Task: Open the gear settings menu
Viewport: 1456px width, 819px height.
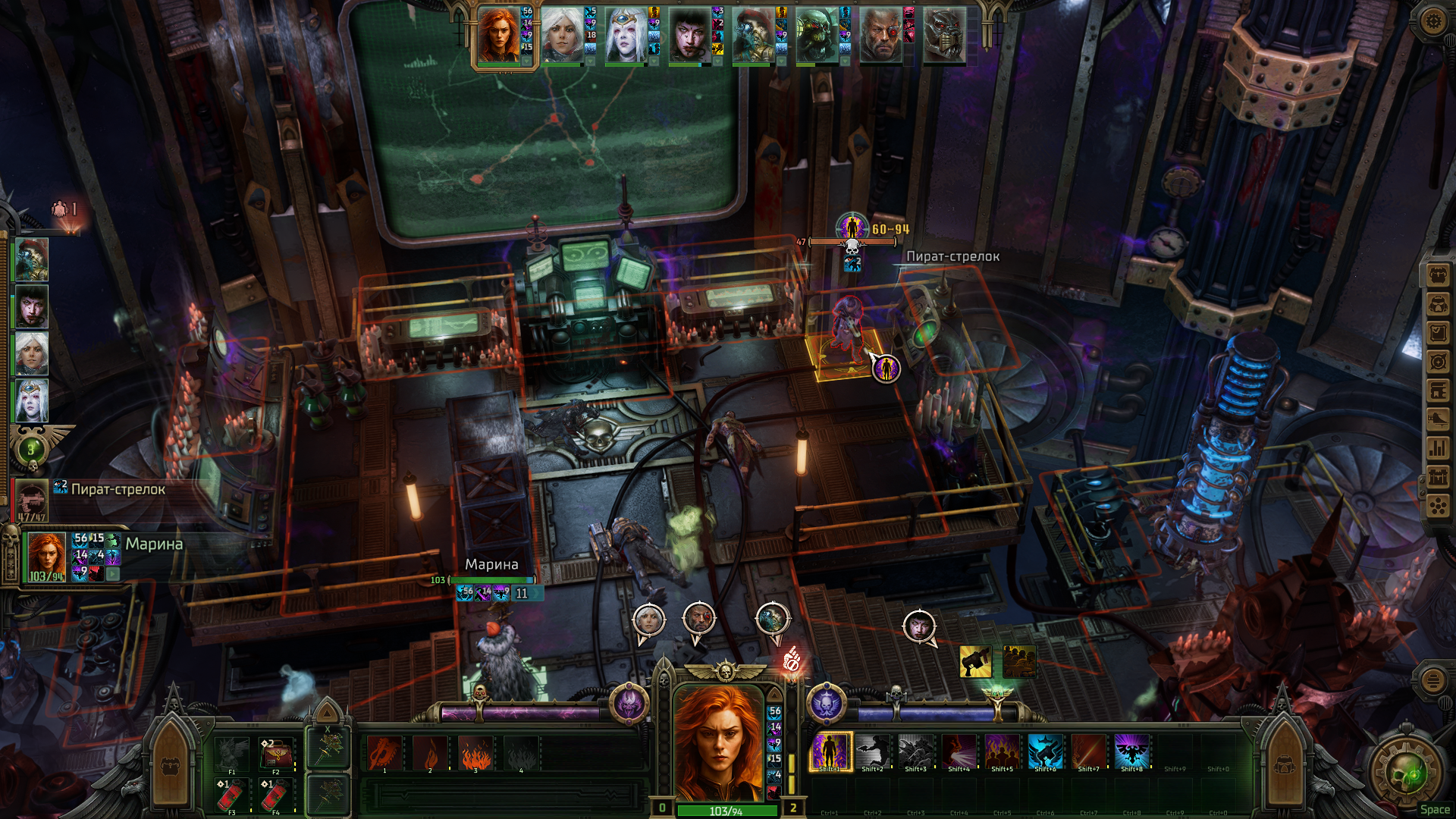Action: 1432,20
